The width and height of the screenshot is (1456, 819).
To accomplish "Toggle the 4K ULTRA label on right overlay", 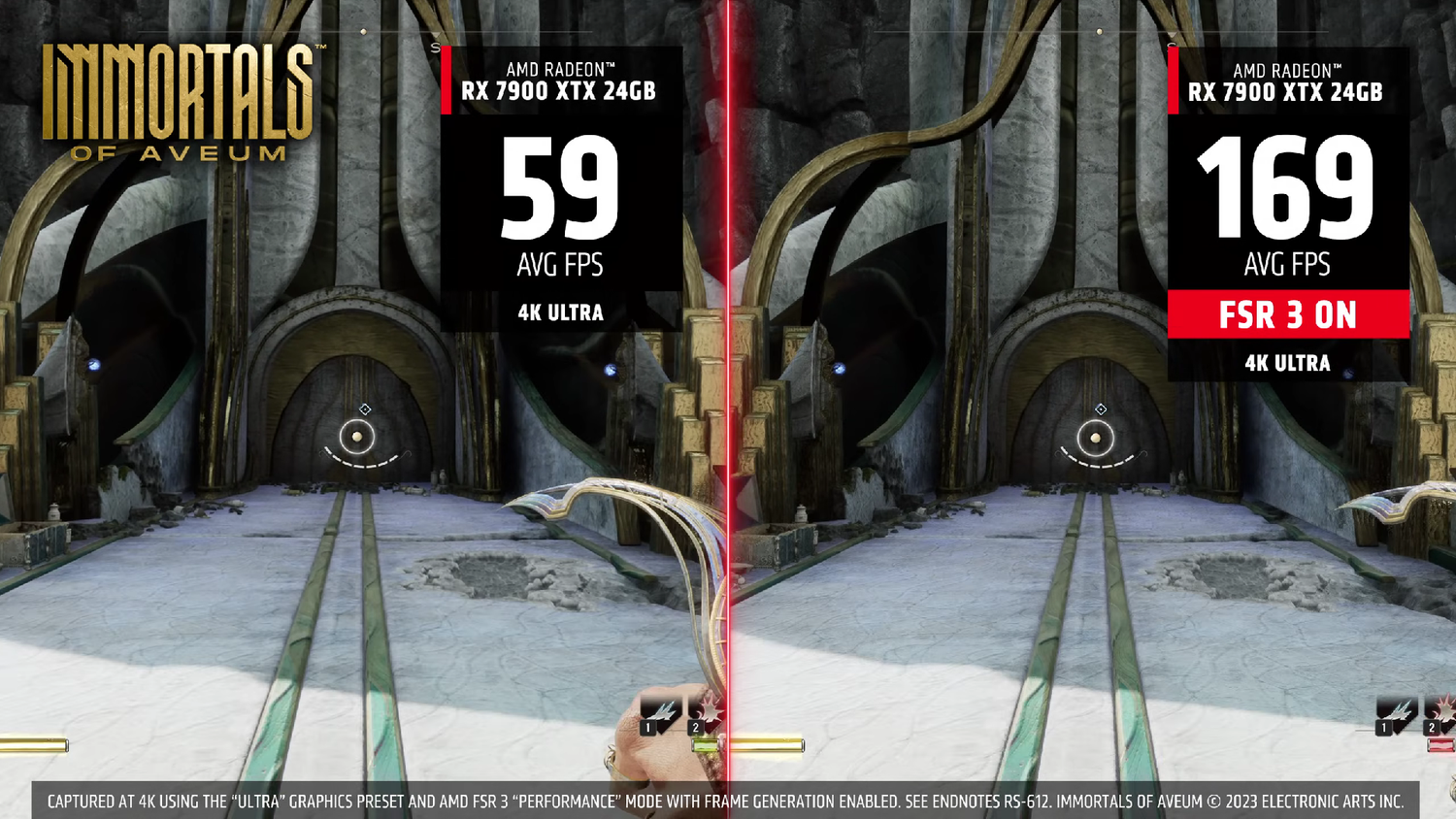I will (x=1288, y=362).
